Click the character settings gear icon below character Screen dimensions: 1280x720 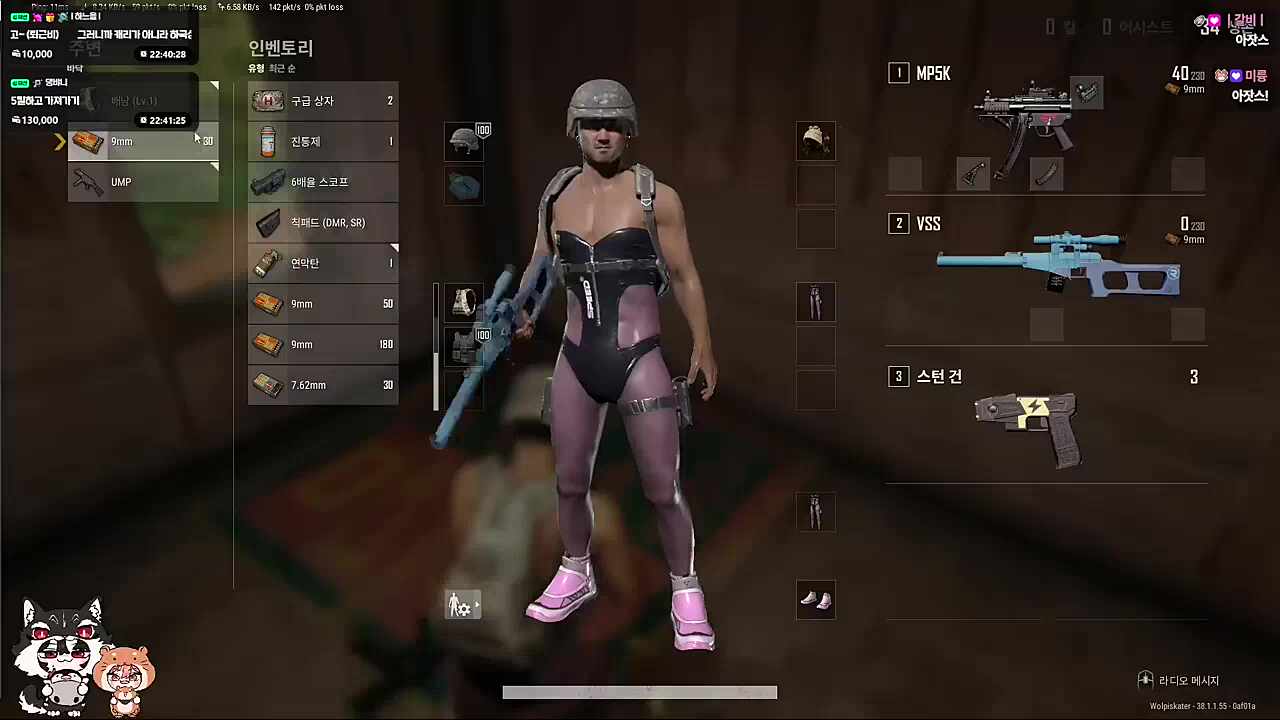[x=462, y=605]
